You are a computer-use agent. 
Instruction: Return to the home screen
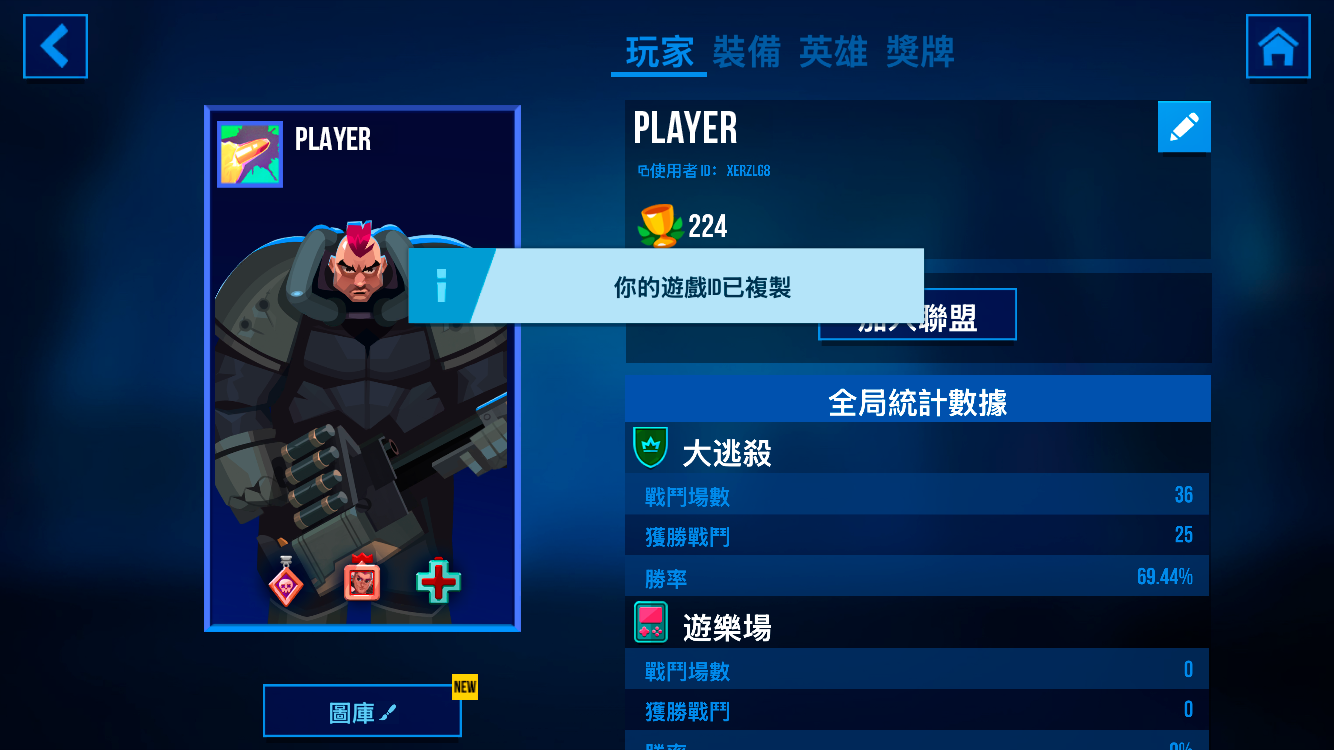pyautogui.click(x=1278, y=46)
